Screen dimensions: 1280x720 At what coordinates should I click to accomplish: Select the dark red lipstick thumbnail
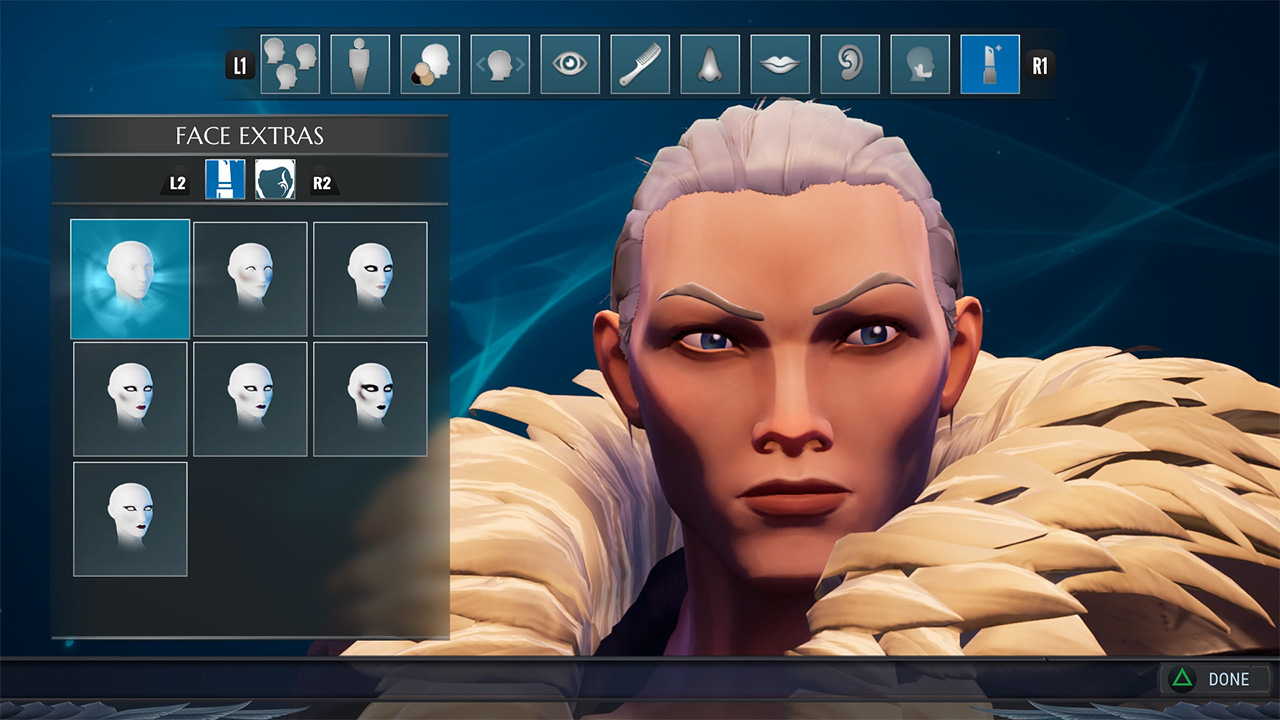pyautogui.click(x=128, y=397)
